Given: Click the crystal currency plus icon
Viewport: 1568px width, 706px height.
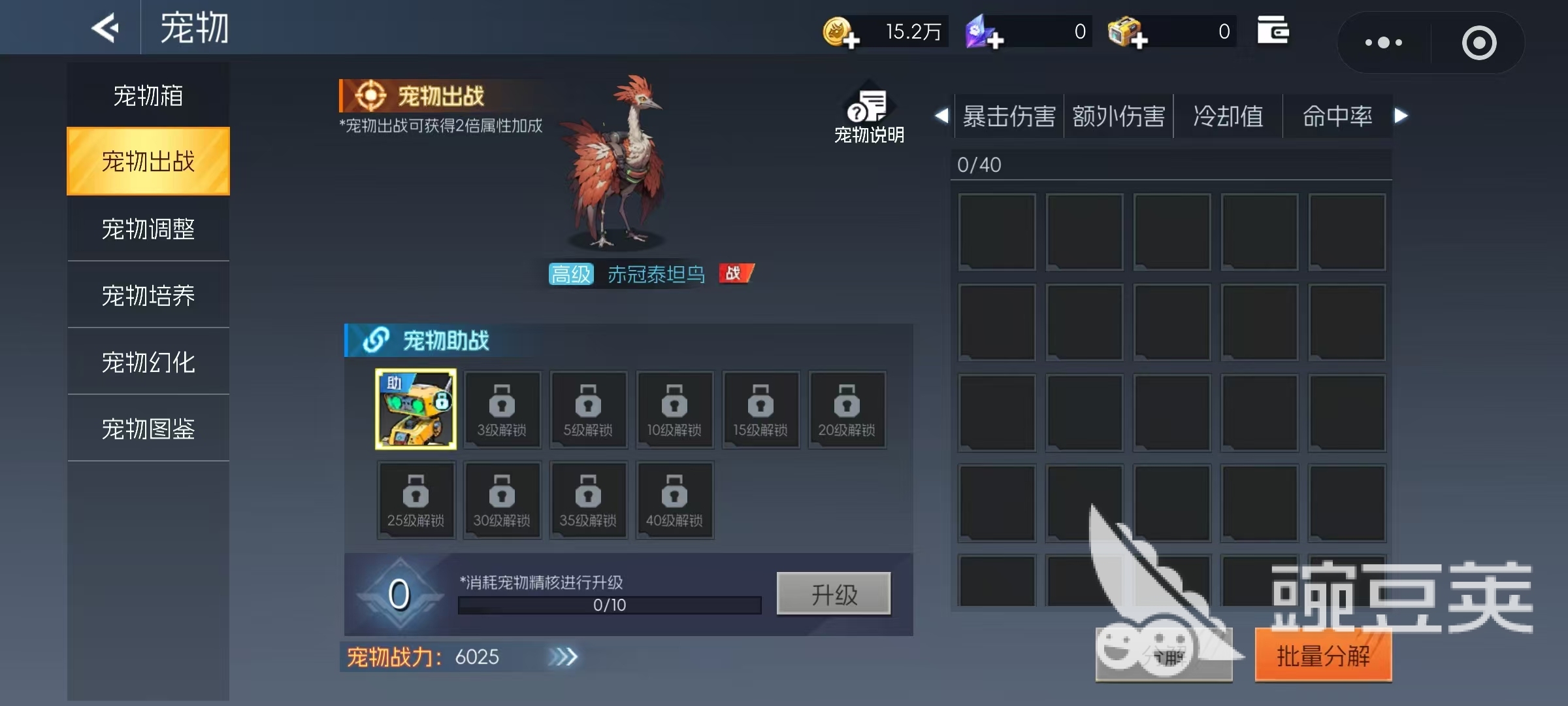Looking at the screenshot, I should [x=983, y=31].
